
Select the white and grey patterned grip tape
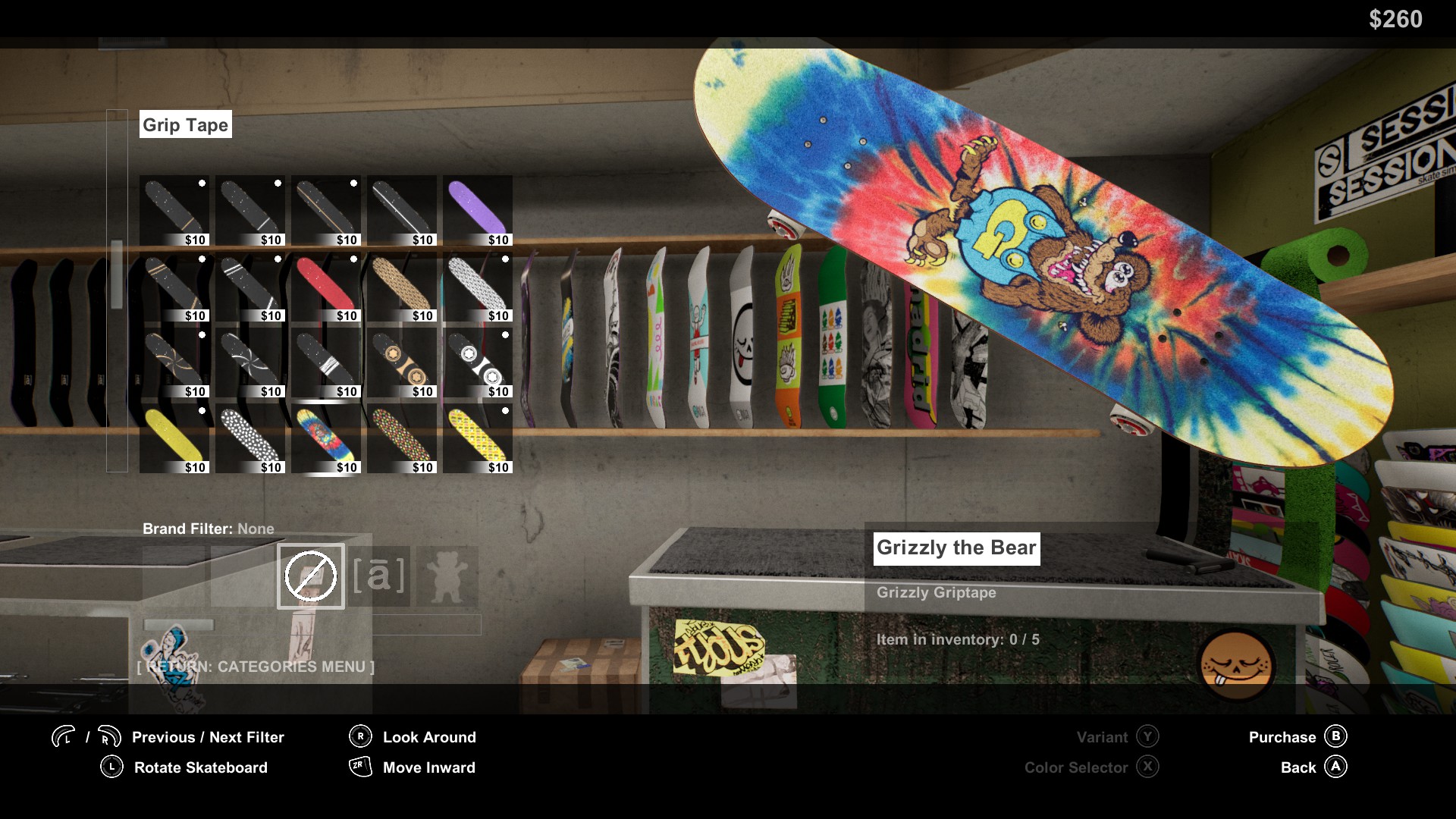click(x=478, y=286)
